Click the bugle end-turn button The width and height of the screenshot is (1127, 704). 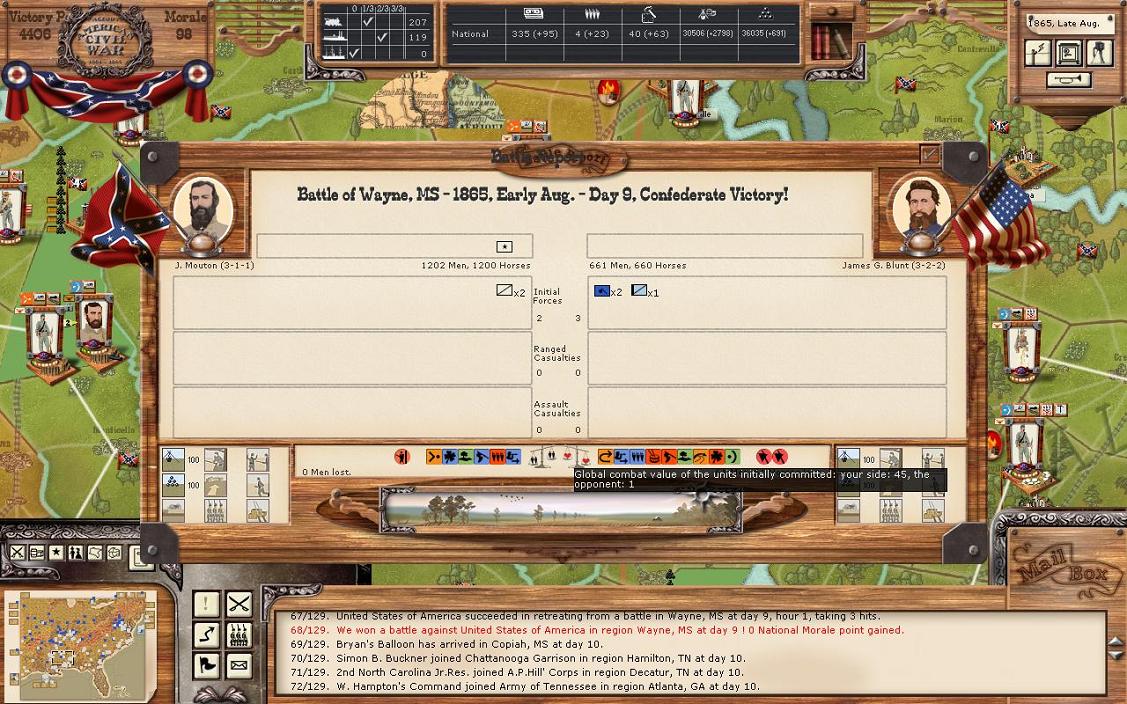pos(1069,81)
